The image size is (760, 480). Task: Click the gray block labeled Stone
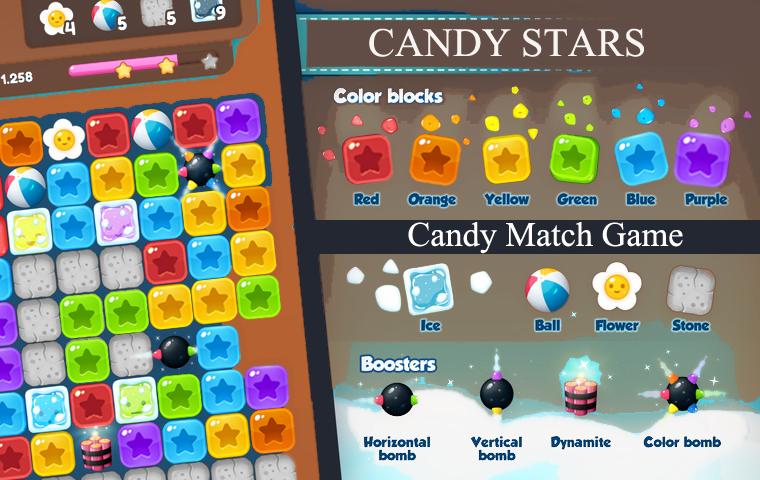tap(690, 288)
